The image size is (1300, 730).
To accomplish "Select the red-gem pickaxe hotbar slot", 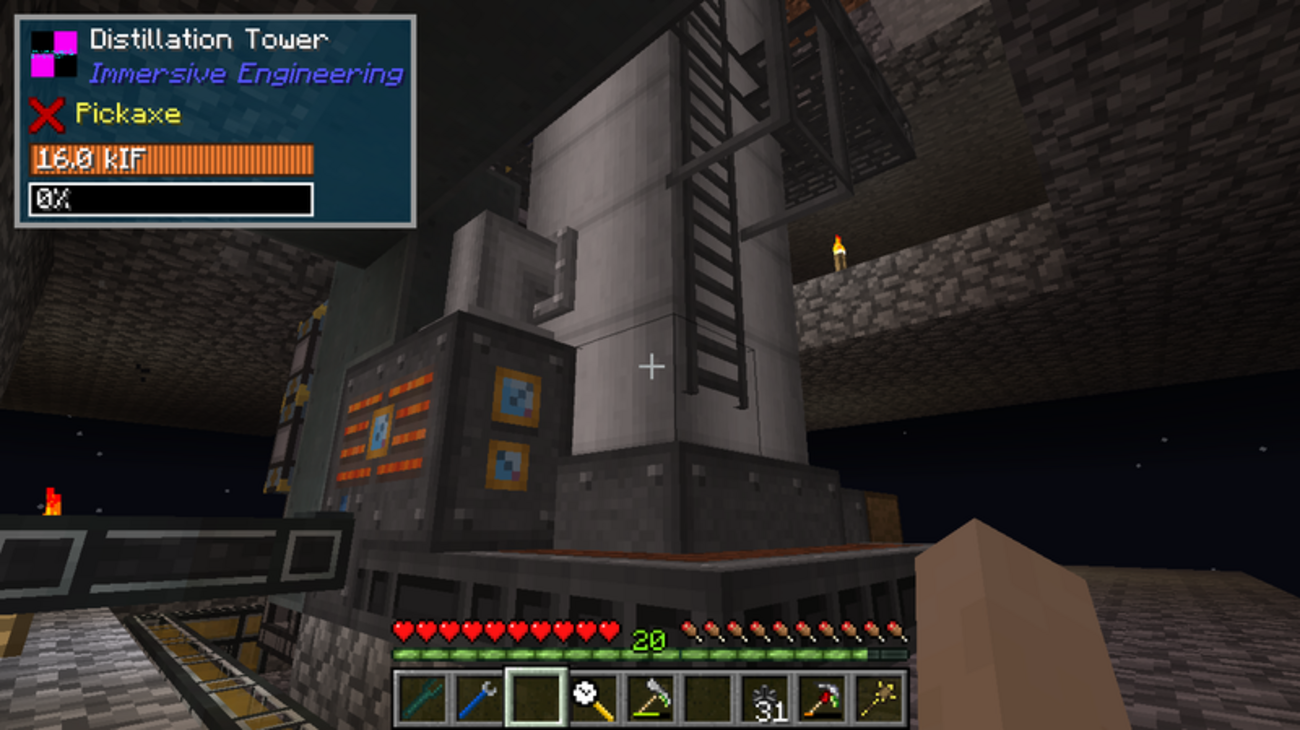I will coord(823,697).
